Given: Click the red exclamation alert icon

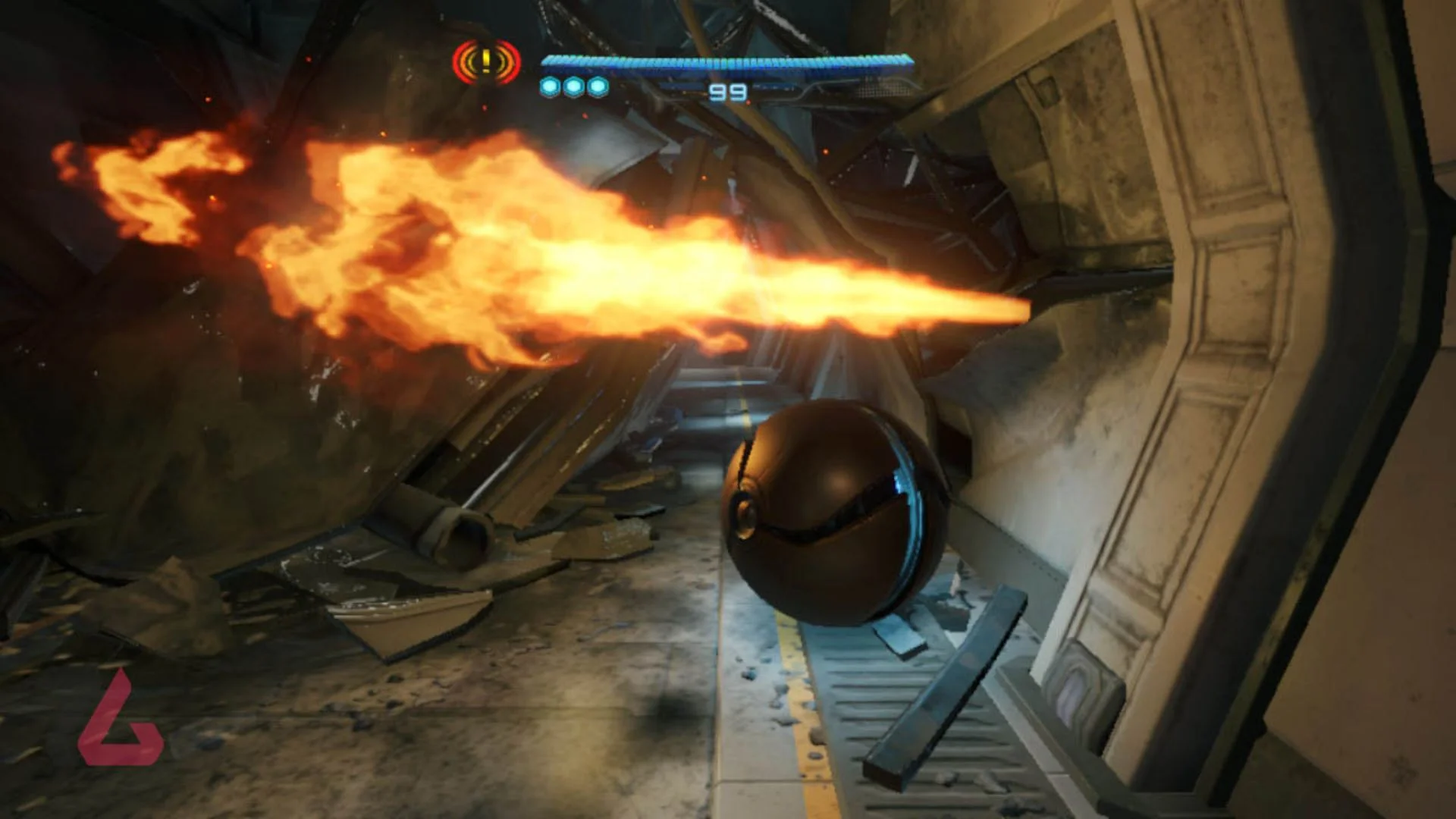Looking at the screenshot, I should (x=486, y=62).
